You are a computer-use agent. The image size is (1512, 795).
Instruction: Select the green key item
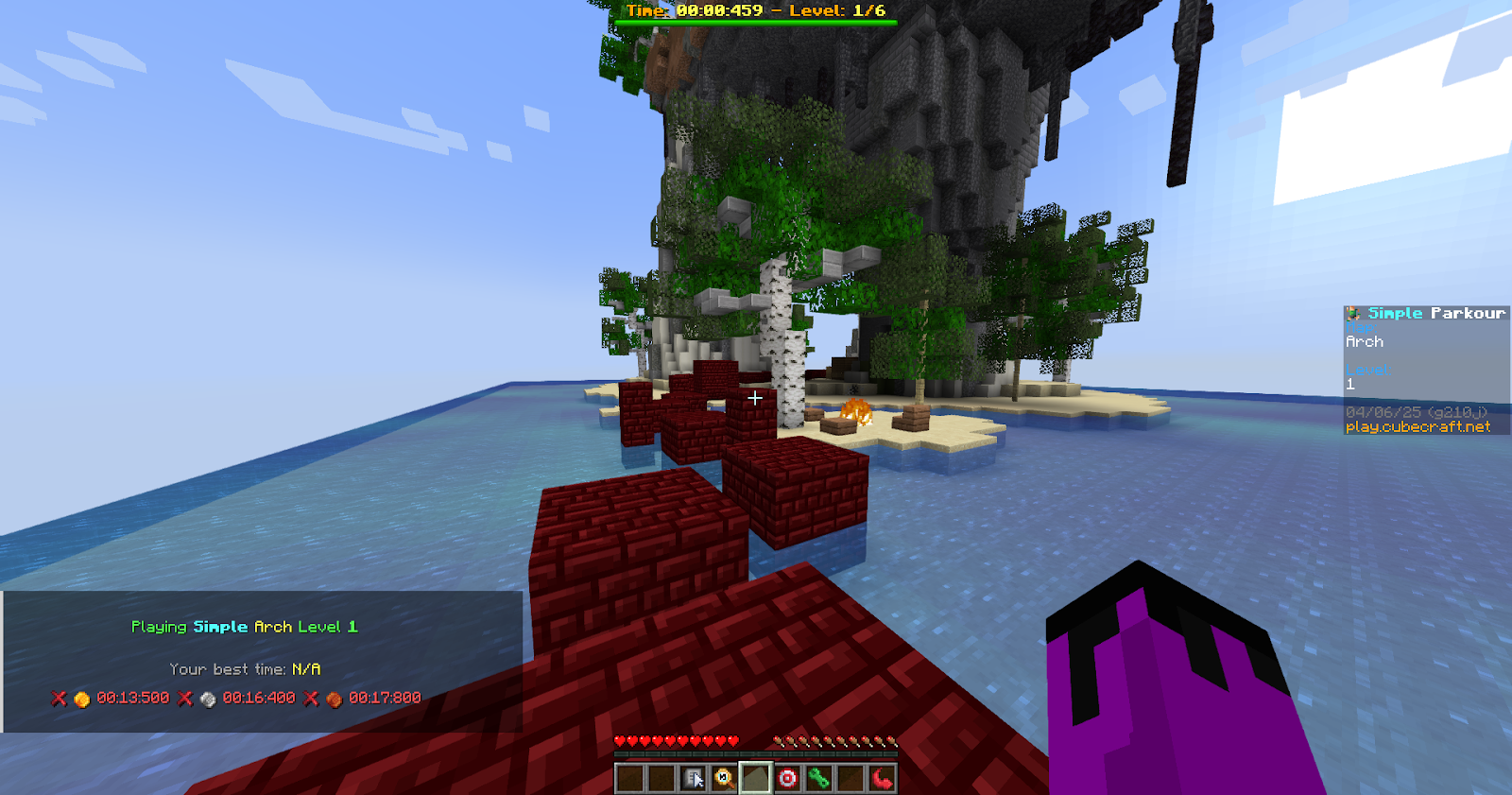(x=821, y=778)
